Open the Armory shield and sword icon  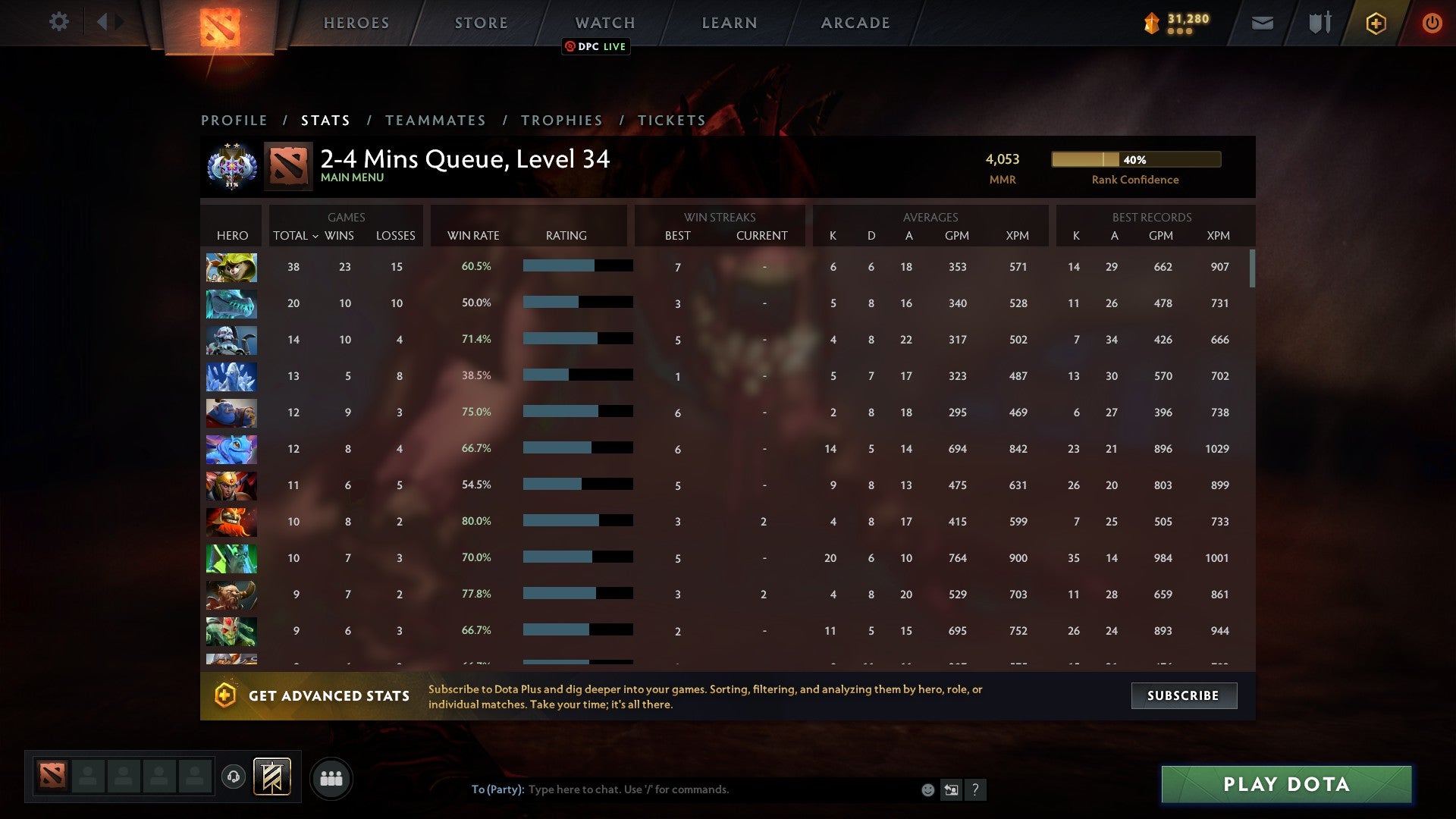click(1319, 24)
